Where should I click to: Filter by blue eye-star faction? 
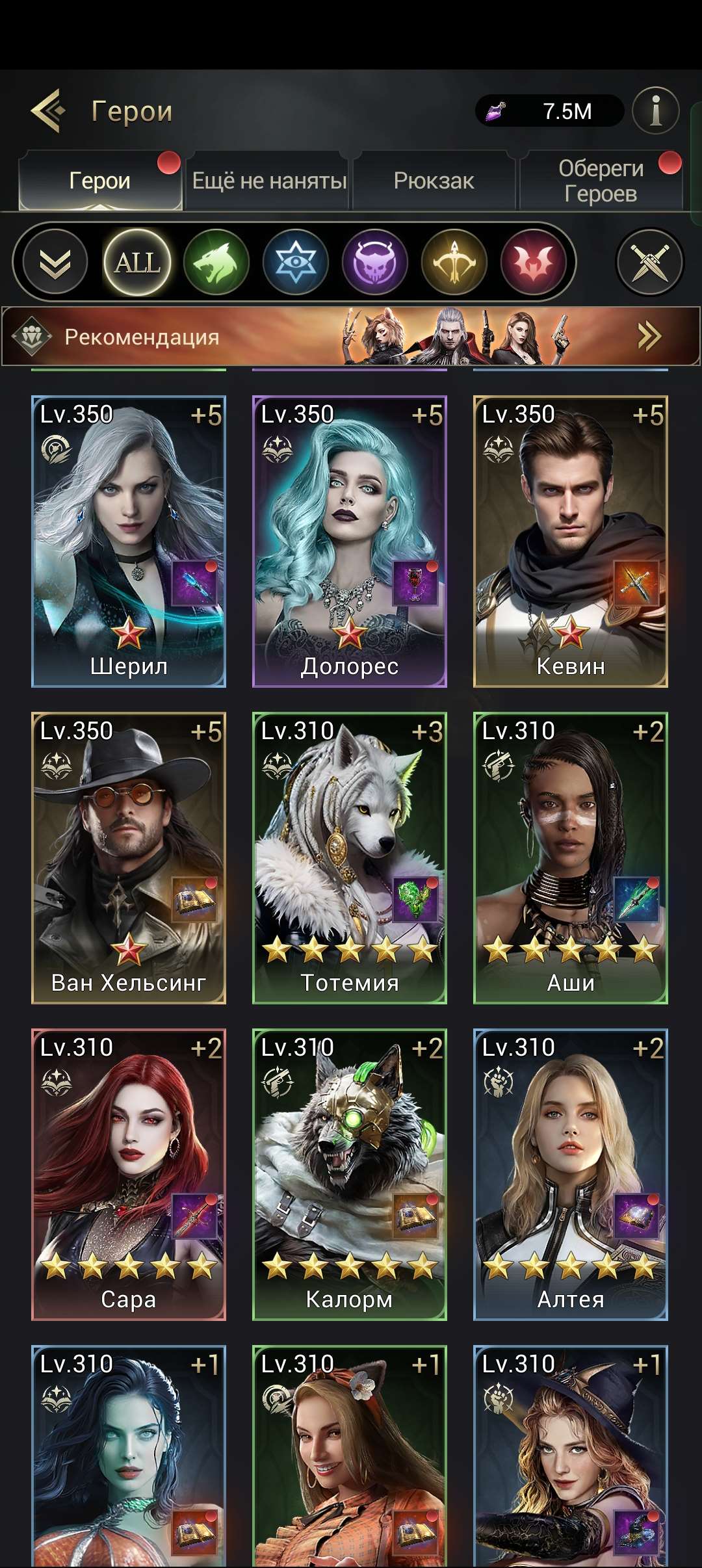[296, 263]
